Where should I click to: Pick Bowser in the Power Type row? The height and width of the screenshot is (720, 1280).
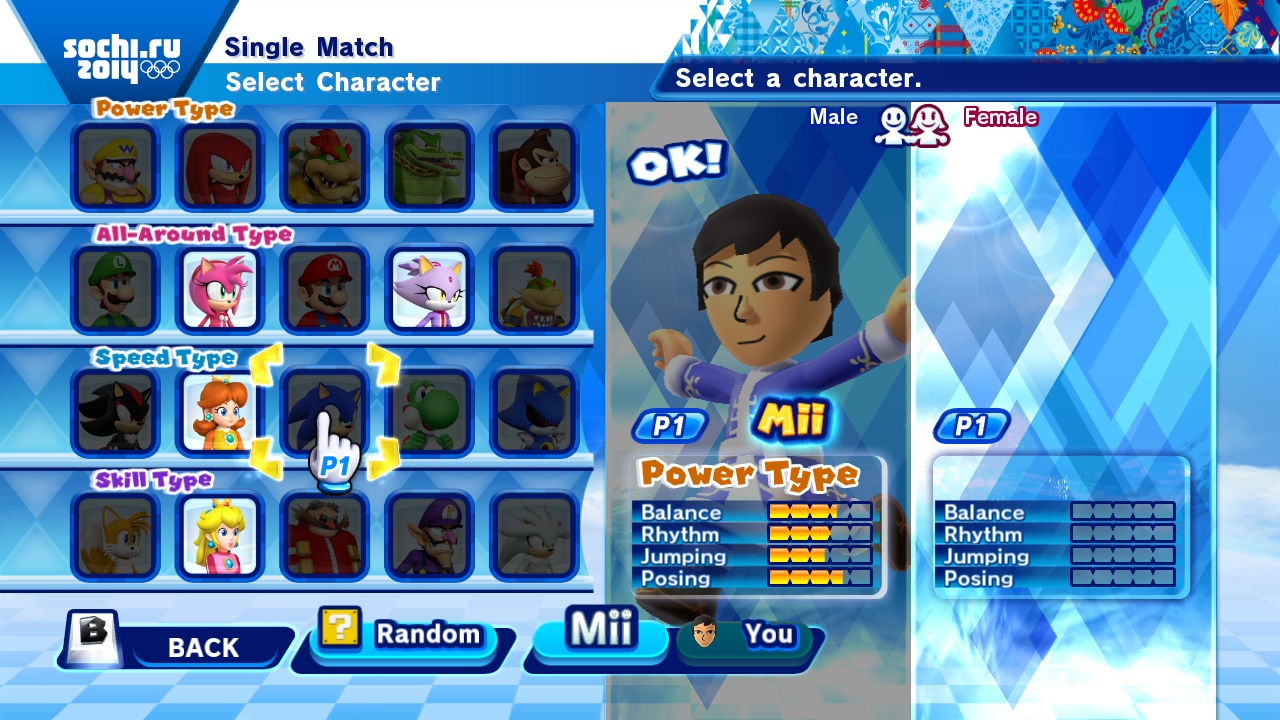pyautogui.click(x=324, y=166)
